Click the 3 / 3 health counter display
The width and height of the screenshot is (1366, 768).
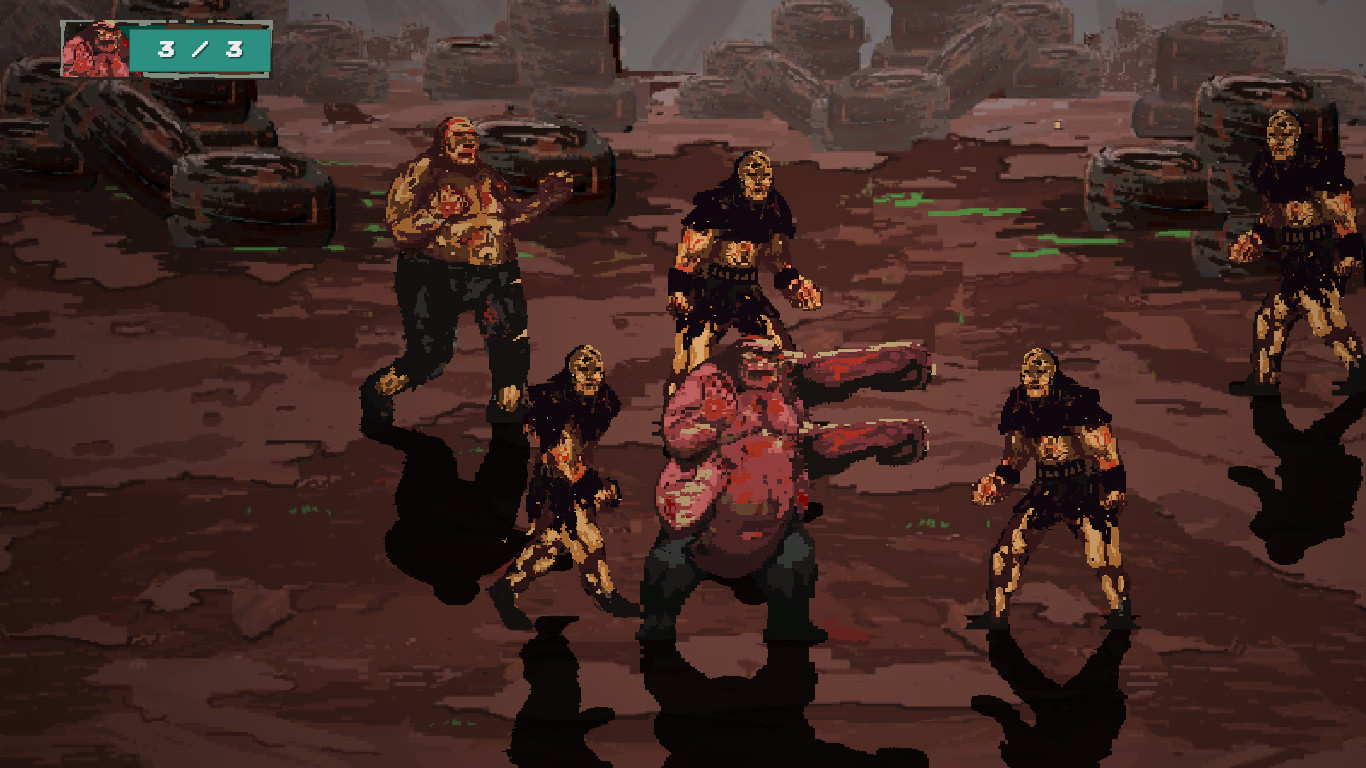[196, 47]
